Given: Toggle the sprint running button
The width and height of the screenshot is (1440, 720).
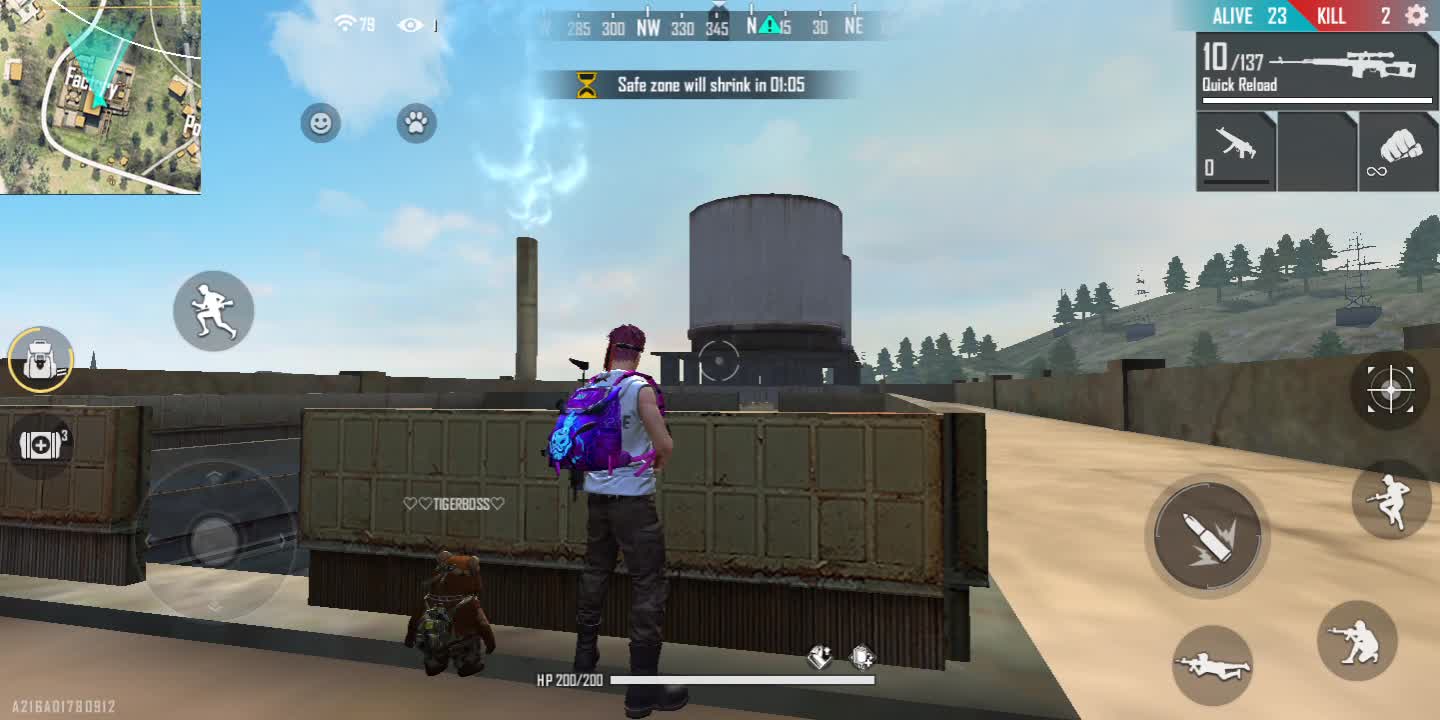Looking at the screenshot, I should (x=213, y=310).
